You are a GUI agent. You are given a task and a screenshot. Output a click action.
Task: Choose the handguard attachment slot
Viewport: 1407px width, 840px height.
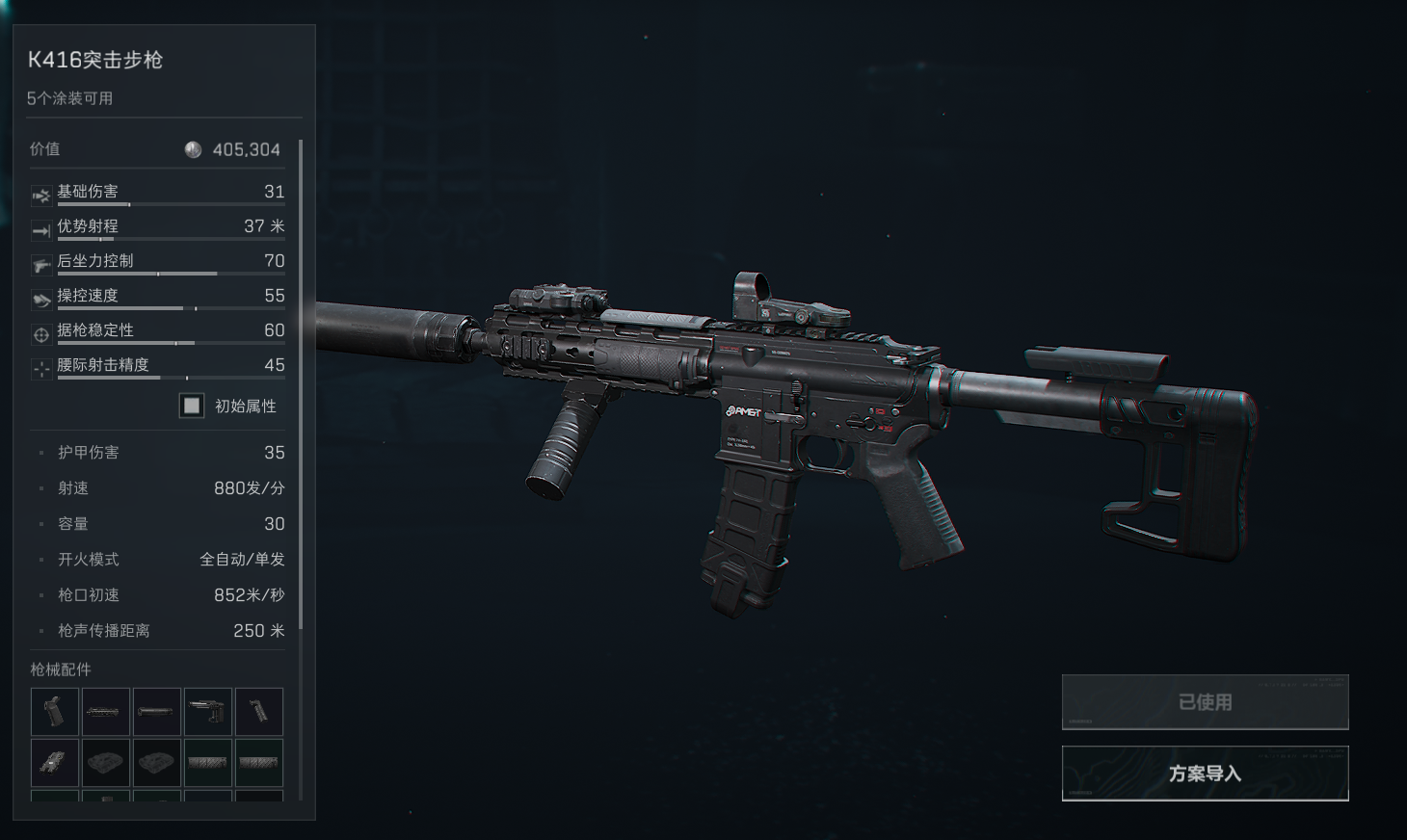pos(106,712)
